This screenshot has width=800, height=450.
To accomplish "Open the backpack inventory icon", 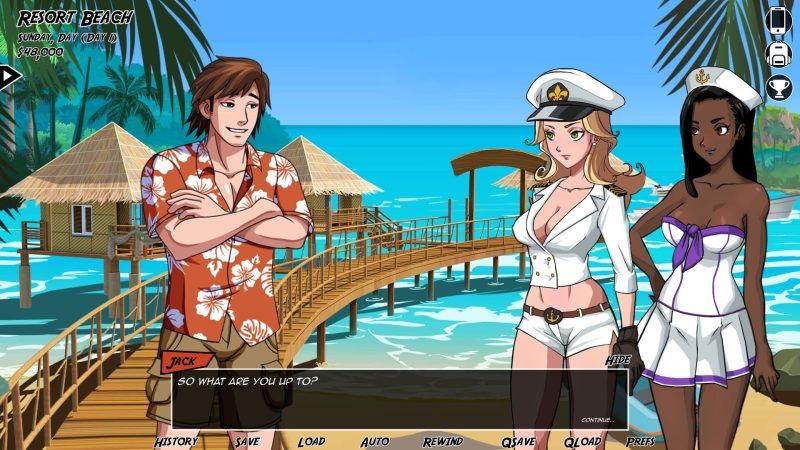I will [779, 54].
